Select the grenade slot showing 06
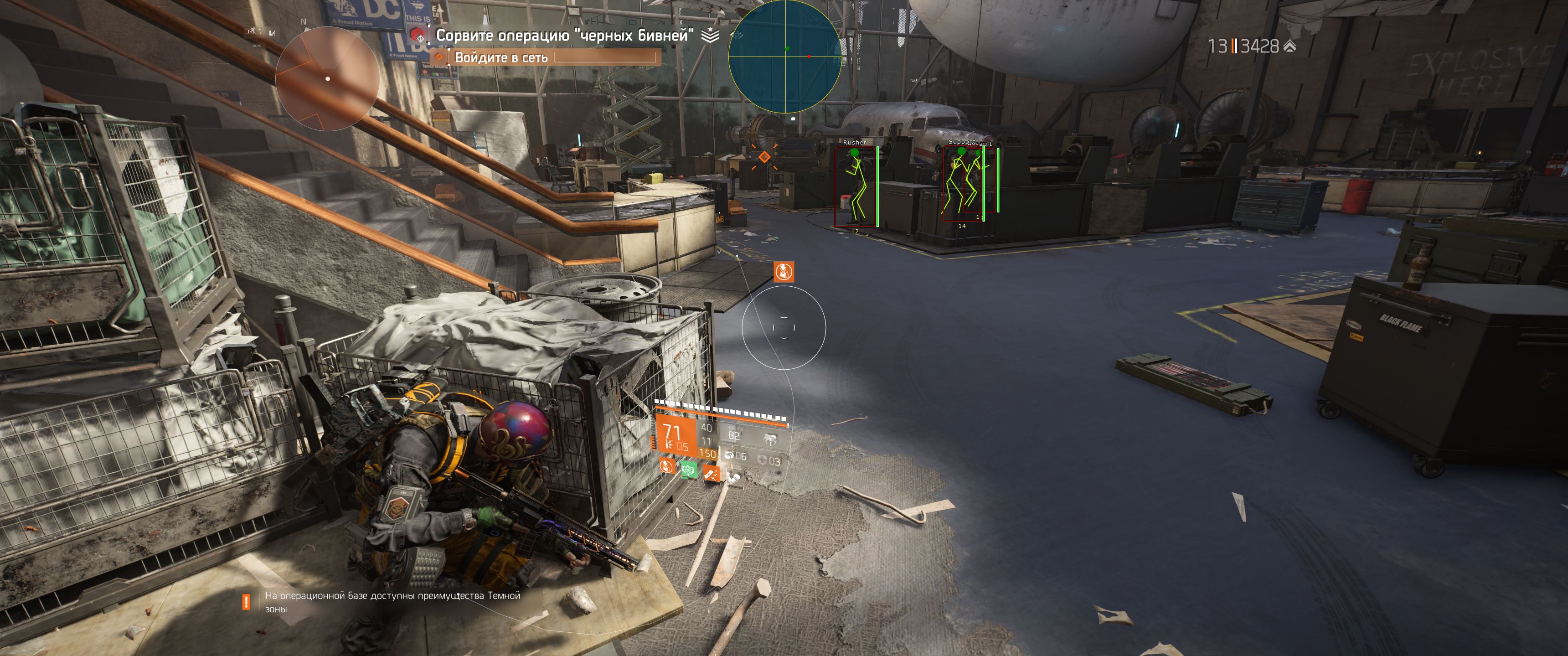Image resolution: width=1568 pixels, height=656 pixels. point(736,456)
